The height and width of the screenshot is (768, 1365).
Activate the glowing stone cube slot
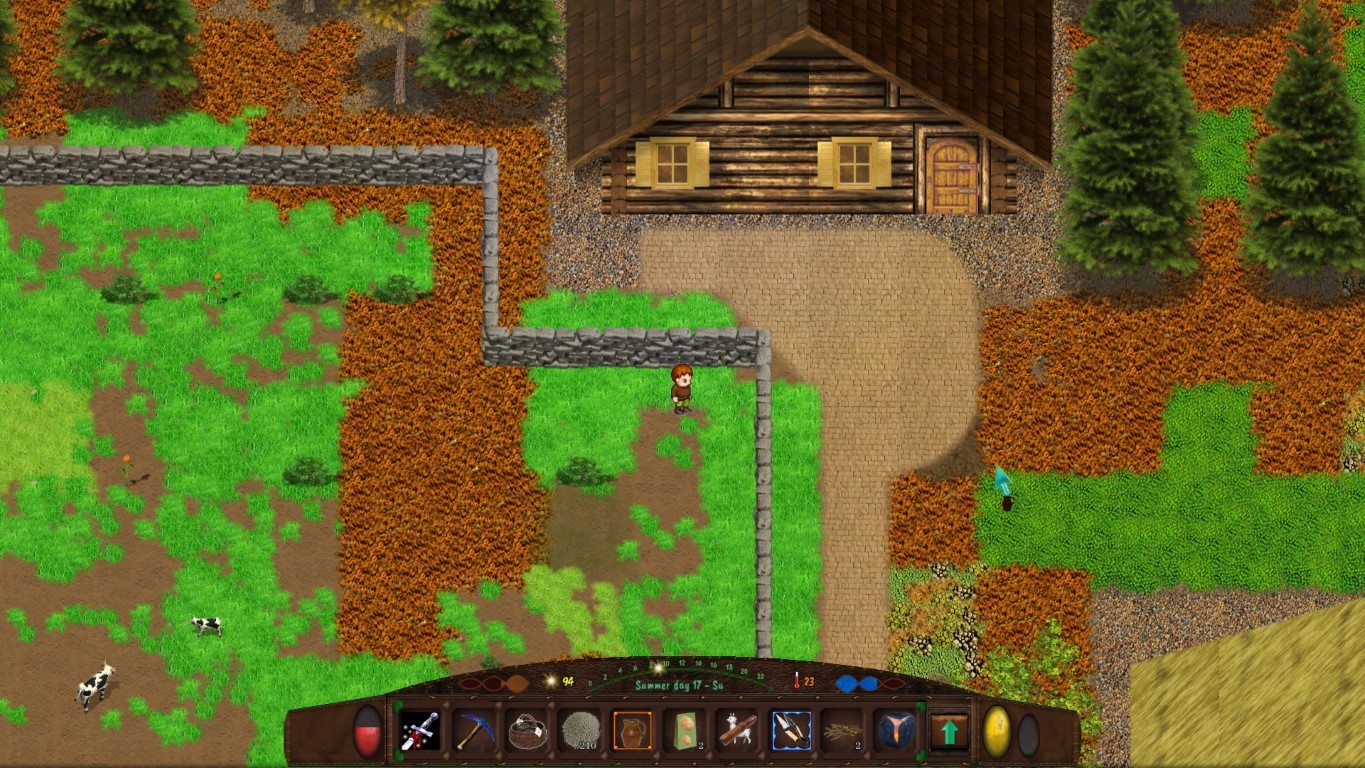pyautogui.click(x=895, y=731)
